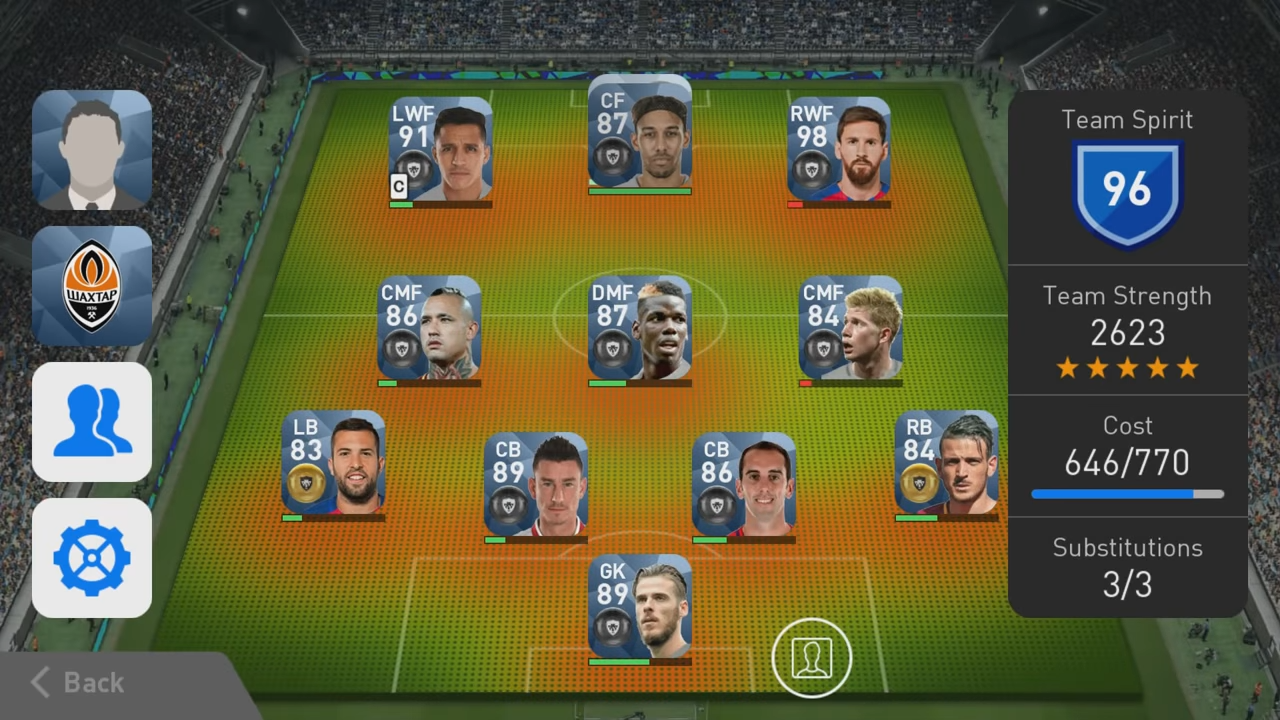Select the GK 89 goalkeeper card
1280x720 pixels.
tap(638, 608)
